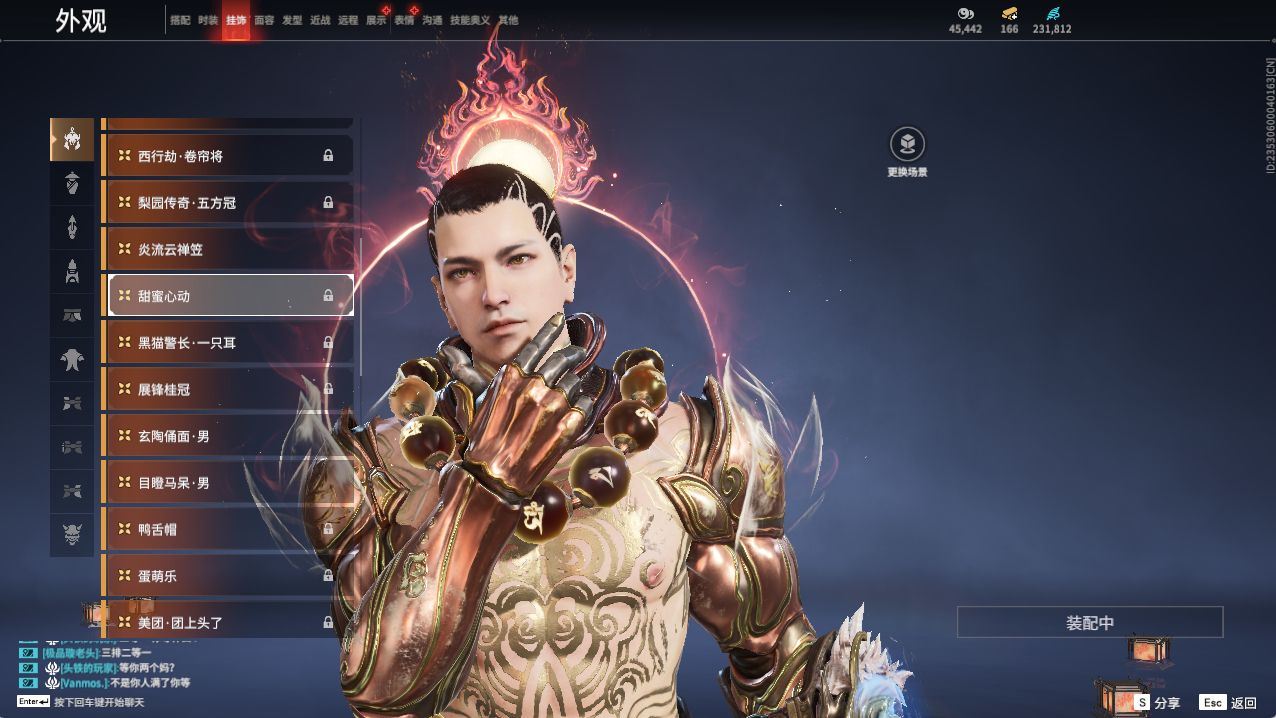The image size is (1276, 718).
Task: Switch to the 时装 tab
Action: pos(208,20)
